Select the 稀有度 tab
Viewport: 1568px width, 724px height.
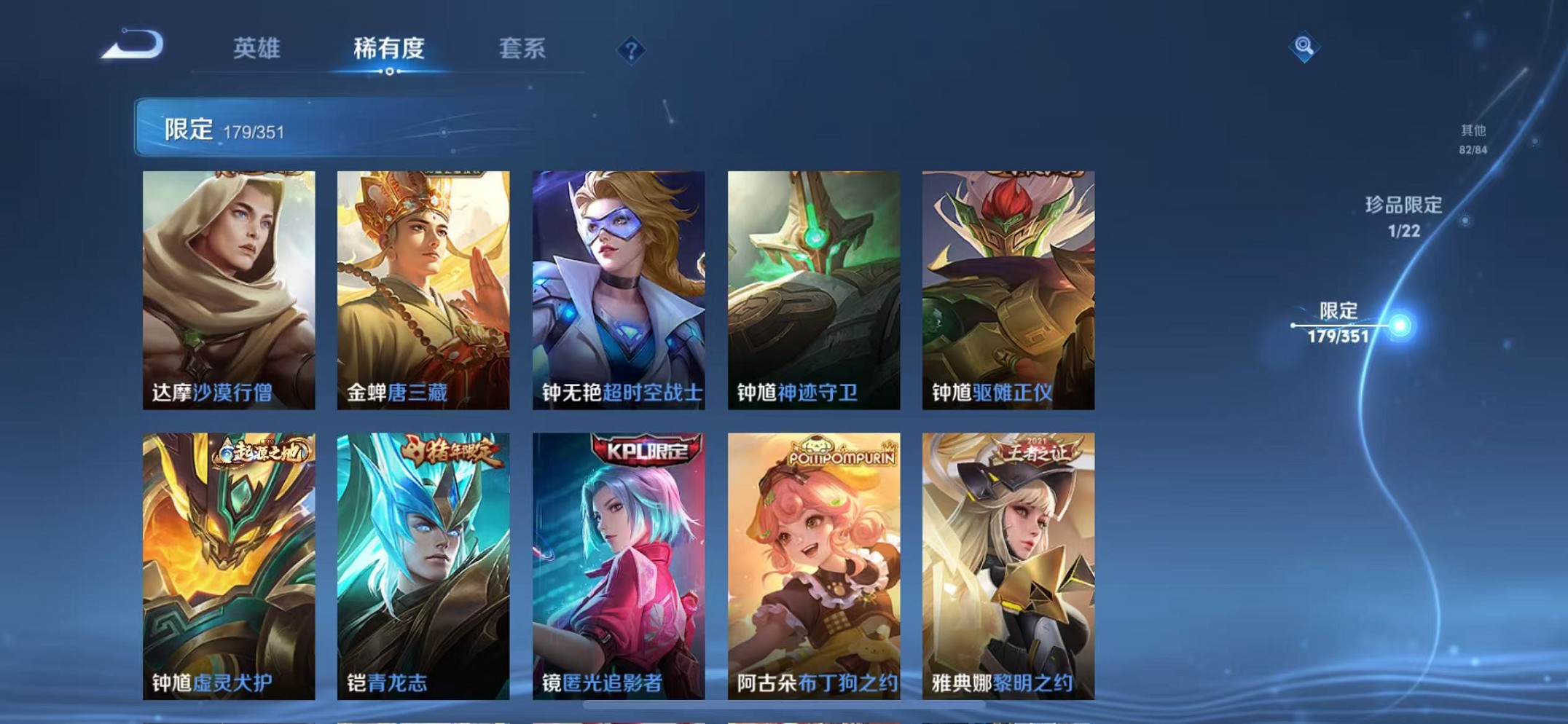pos(389,47)
